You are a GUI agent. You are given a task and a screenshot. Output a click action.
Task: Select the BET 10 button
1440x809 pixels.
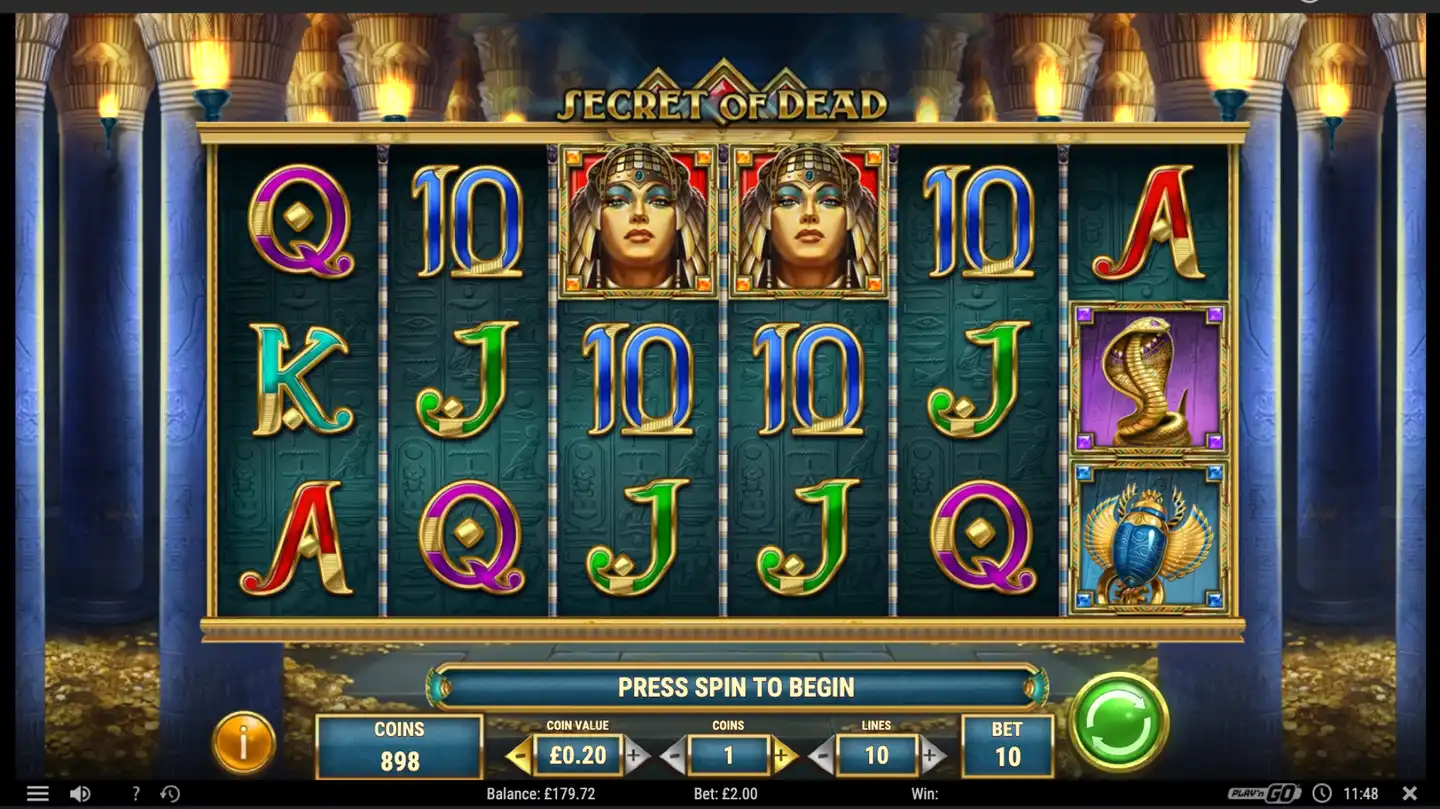[x=1007, y=745]
